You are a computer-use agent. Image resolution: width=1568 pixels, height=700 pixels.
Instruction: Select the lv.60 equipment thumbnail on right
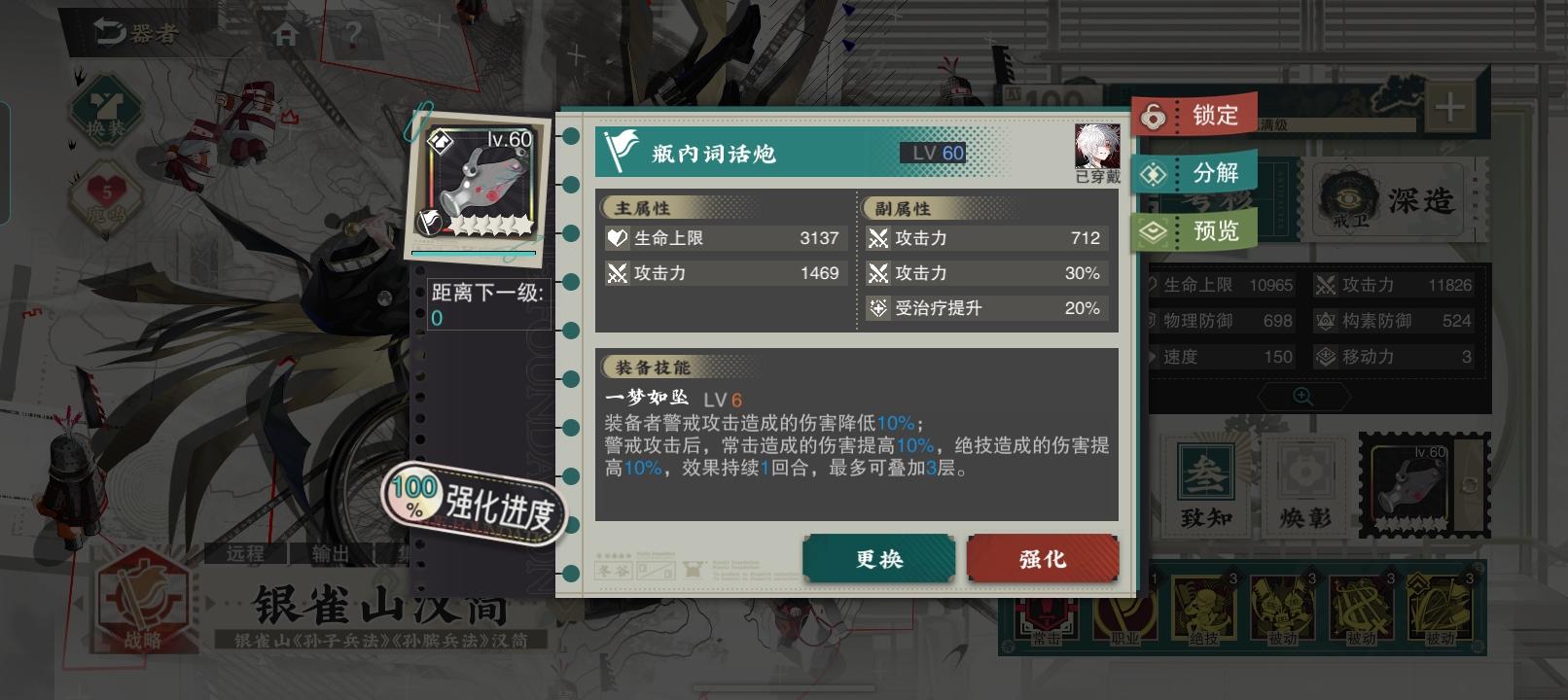click(1409, 483)
